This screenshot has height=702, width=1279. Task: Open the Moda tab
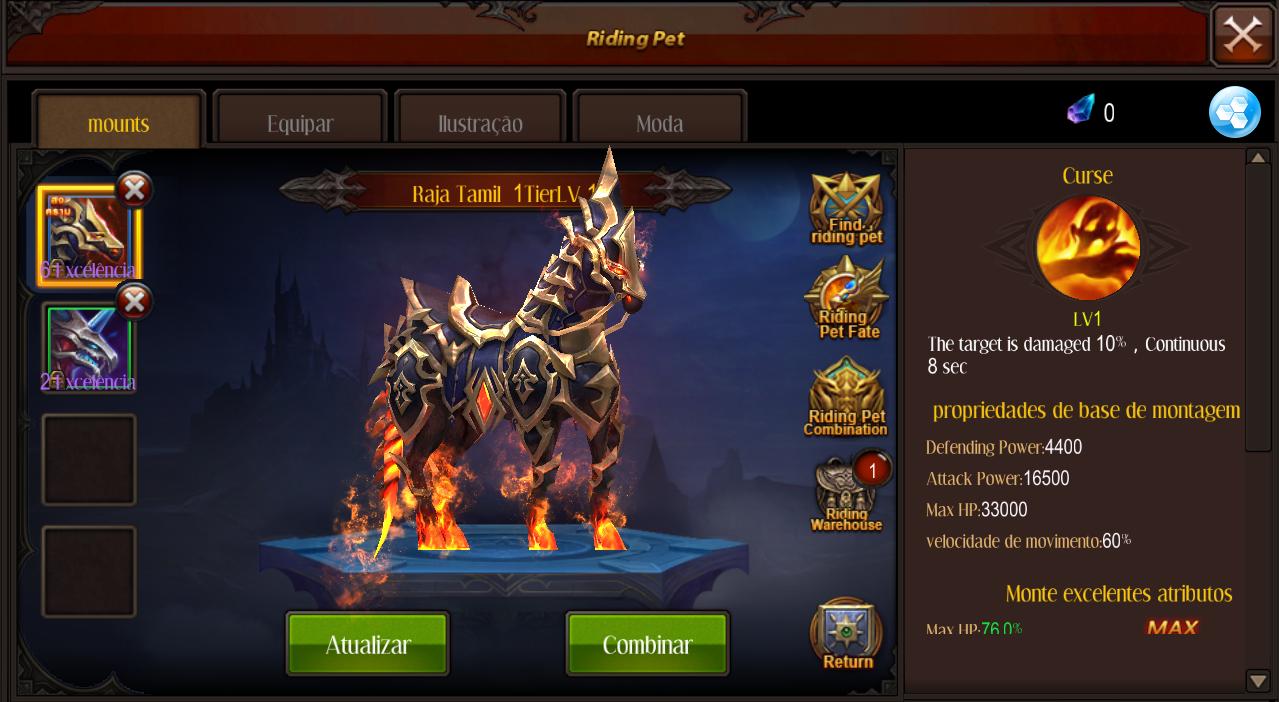(660, 124)
